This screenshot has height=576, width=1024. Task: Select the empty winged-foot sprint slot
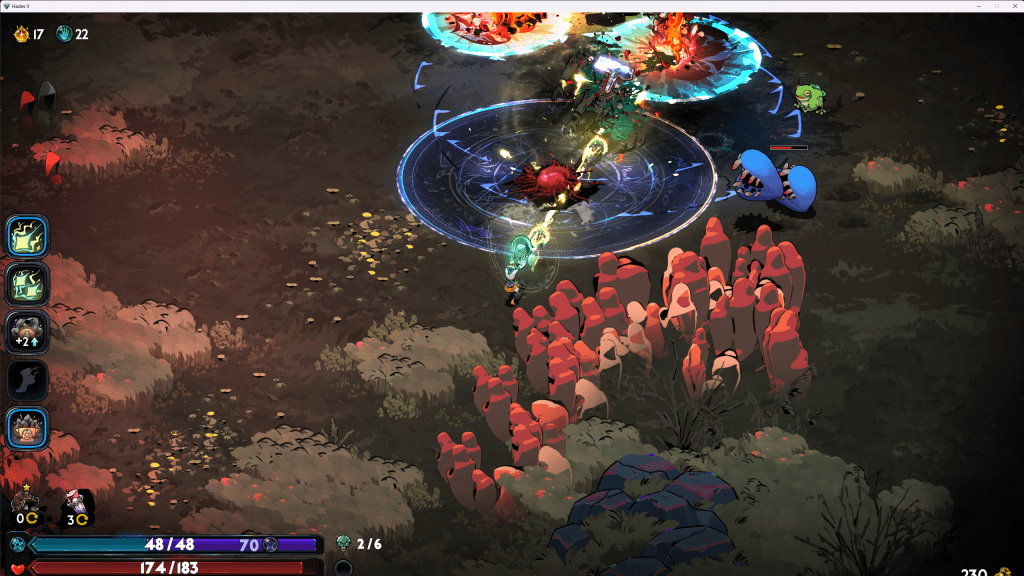[x=27, y=380]
